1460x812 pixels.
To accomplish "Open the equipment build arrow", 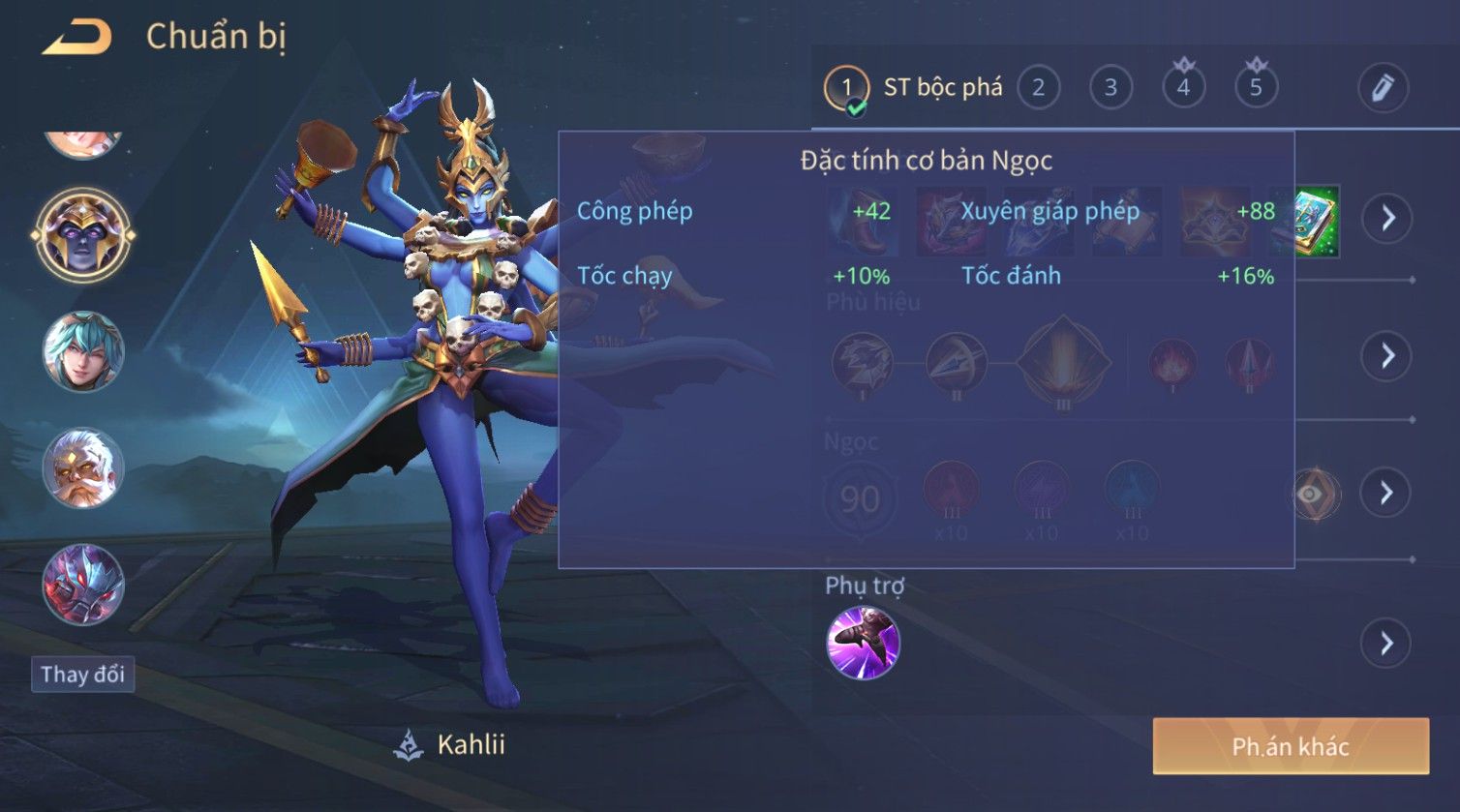I will [1387, 219].
